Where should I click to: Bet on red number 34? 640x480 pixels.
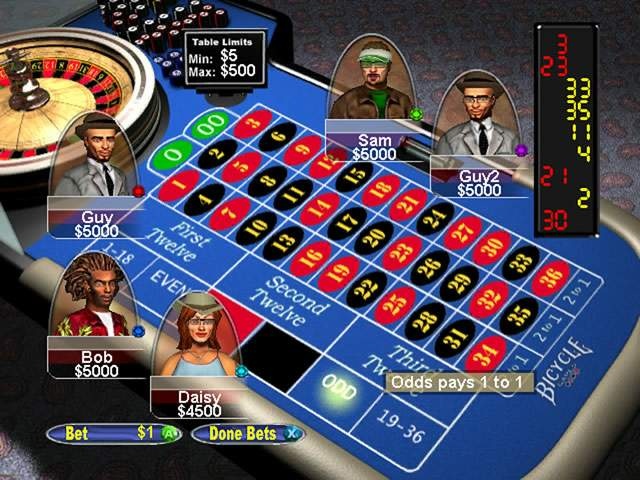pyautogui.click(x=485, y=354)
